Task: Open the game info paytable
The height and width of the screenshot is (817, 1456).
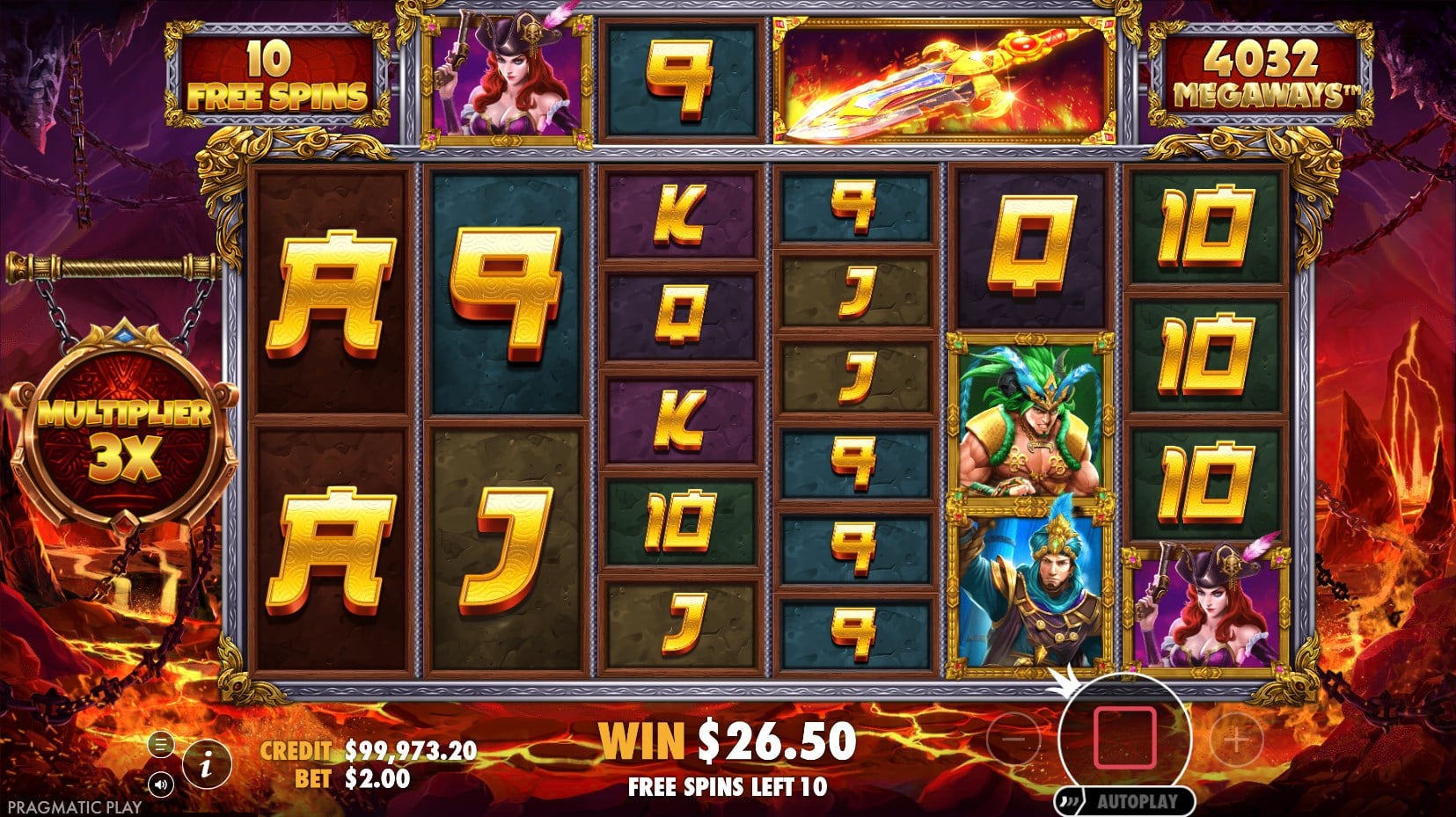Action: (206, 765)
